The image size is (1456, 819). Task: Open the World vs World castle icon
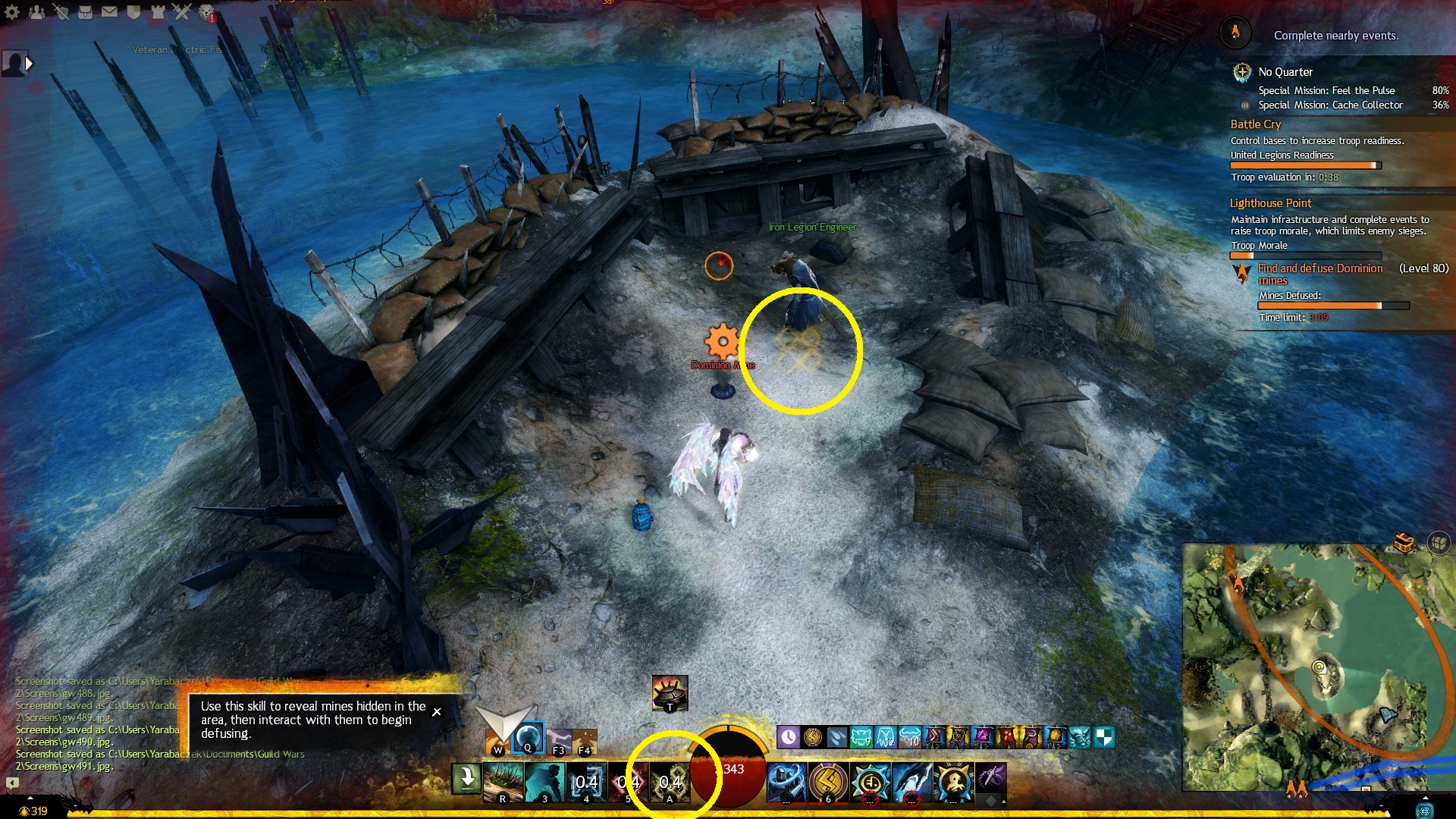(x=158, y=11)
